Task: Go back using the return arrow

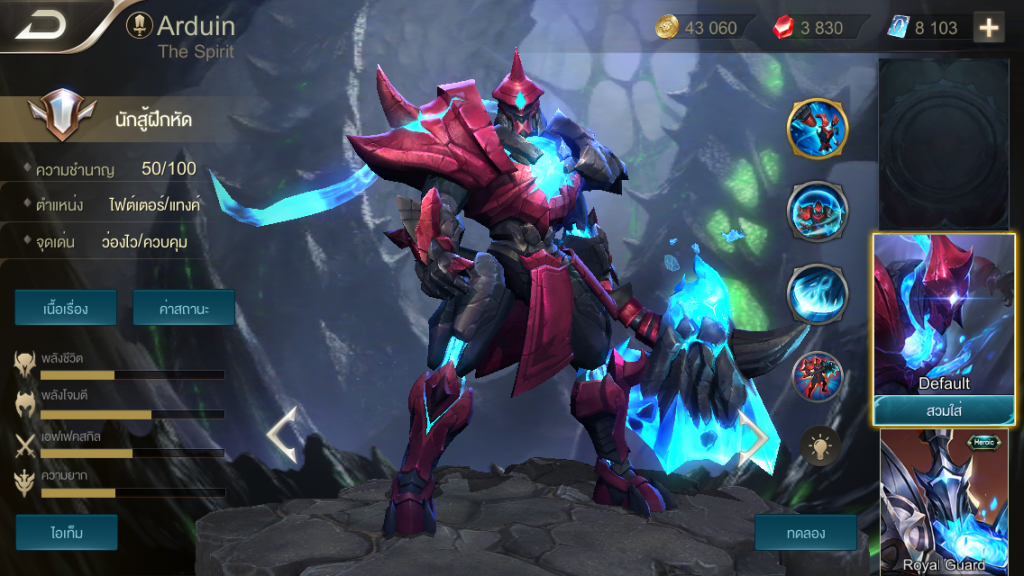Action: coord(42,24)
